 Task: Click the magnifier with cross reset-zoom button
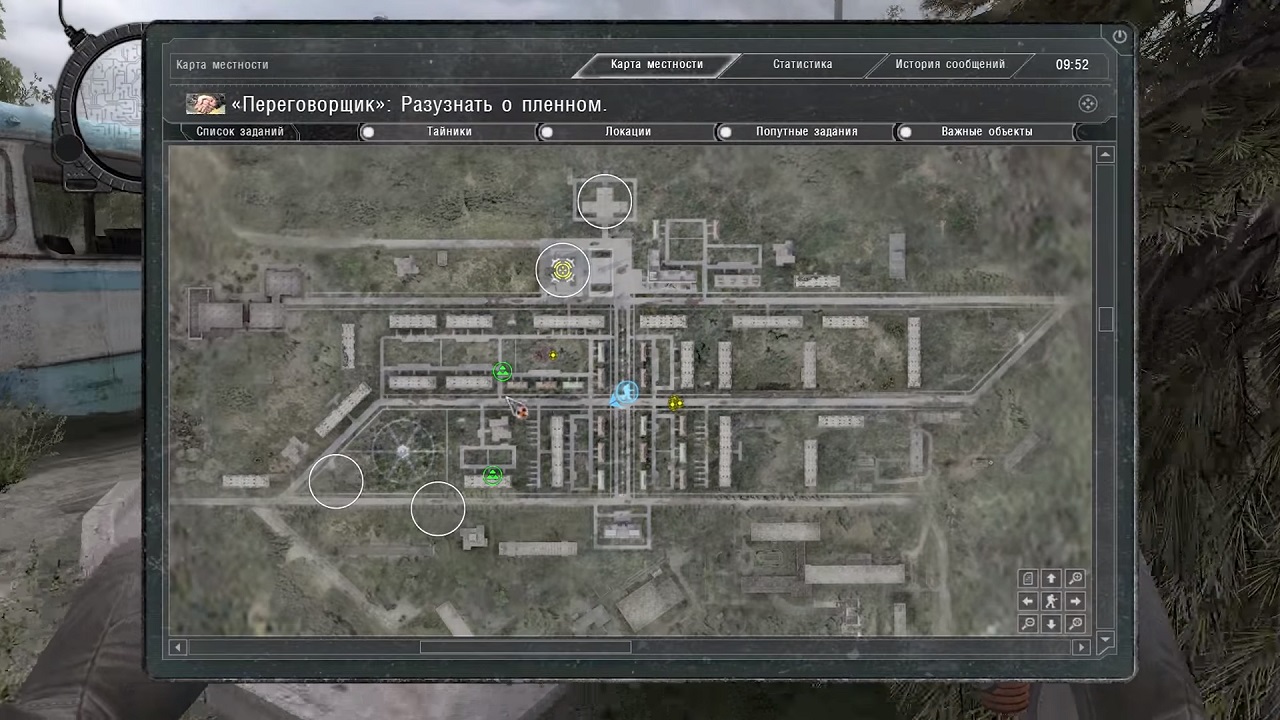tap(1075, 624)
